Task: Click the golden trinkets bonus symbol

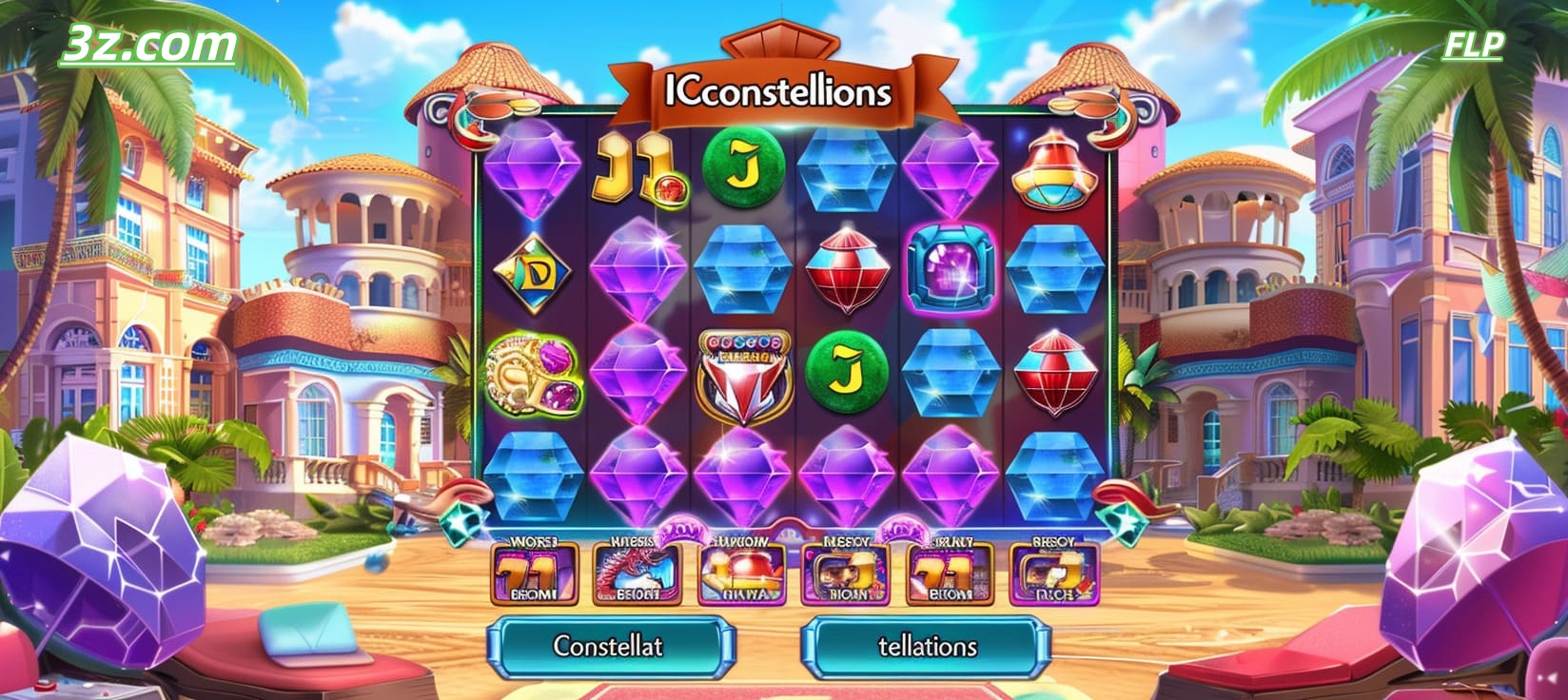Action: (533, 377)
